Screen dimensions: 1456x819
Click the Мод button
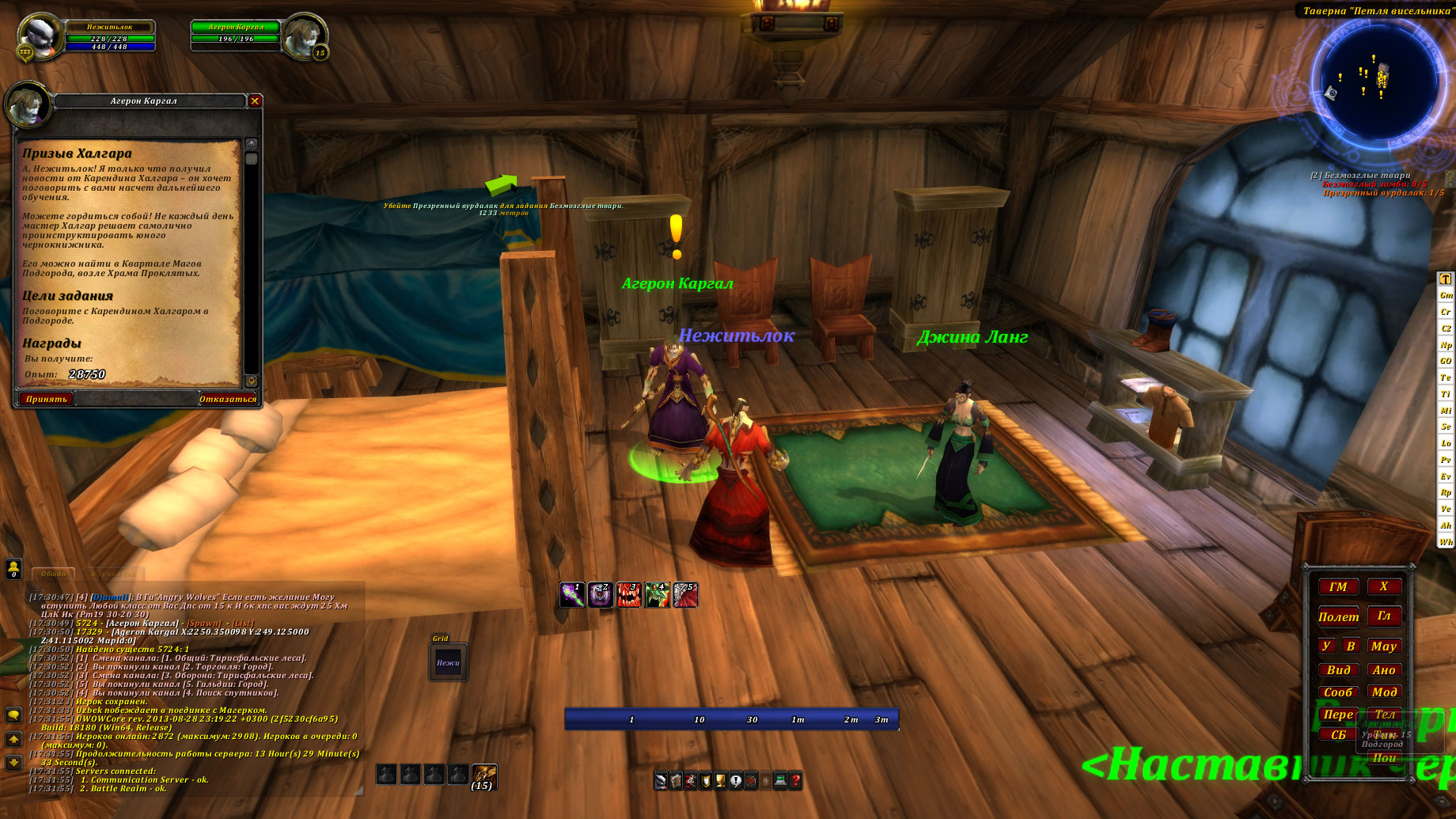pos(1384,692)
